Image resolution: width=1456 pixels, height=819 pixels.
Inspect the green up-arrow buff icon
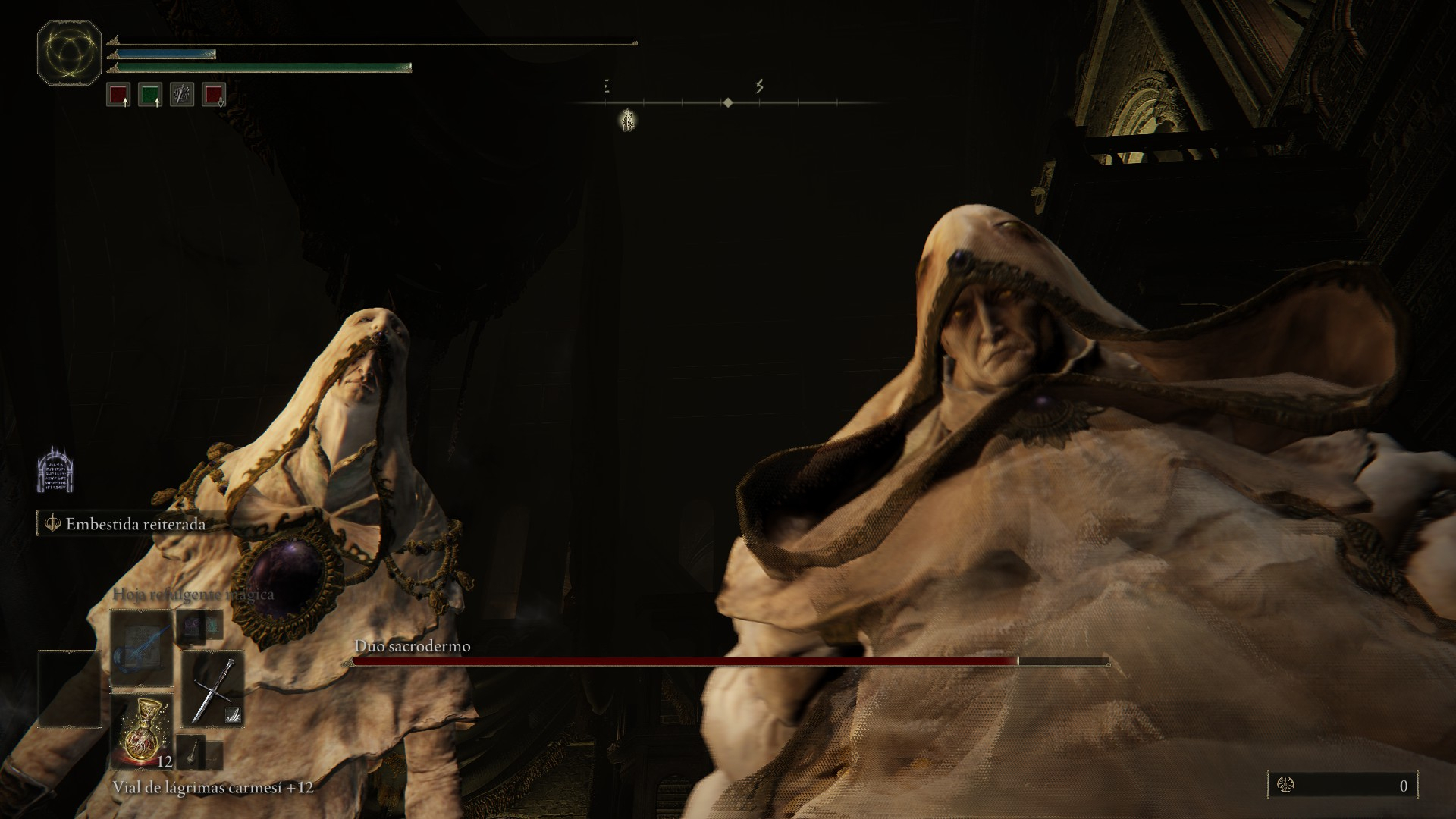pyautogui.click(x=150, y=95)
